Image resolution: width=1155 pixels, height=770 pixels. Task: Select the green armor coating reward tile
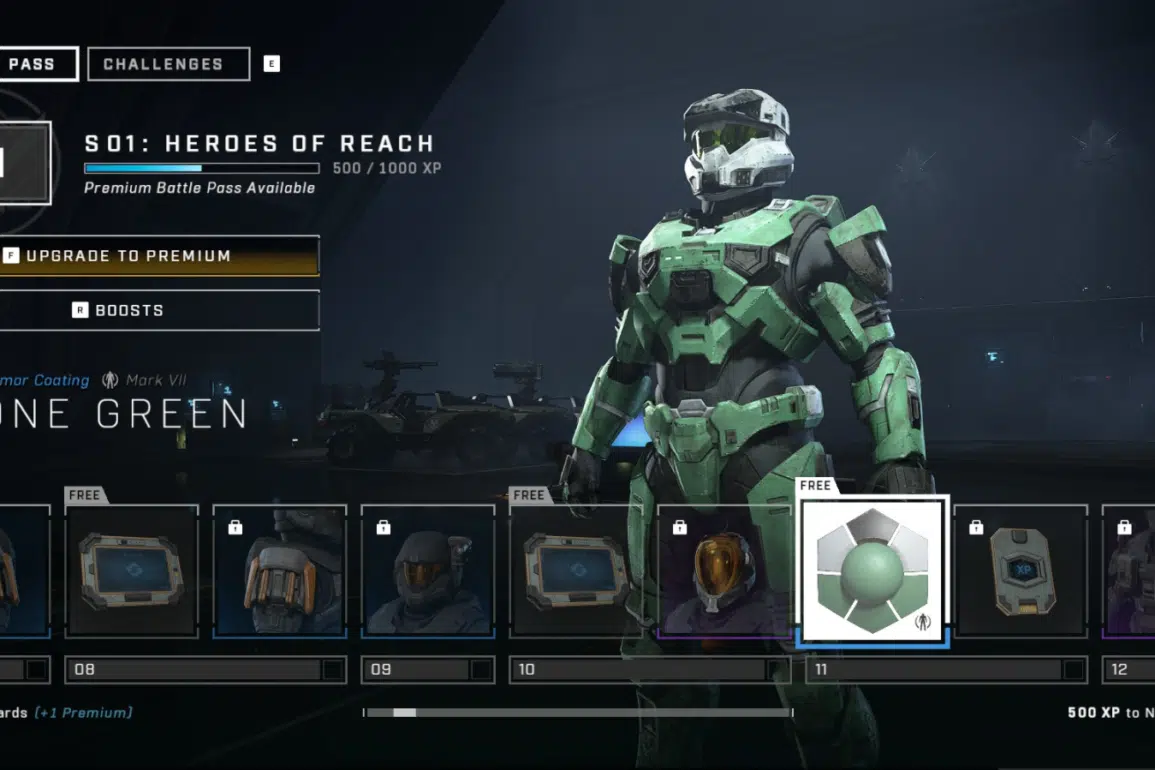point(872,570)
